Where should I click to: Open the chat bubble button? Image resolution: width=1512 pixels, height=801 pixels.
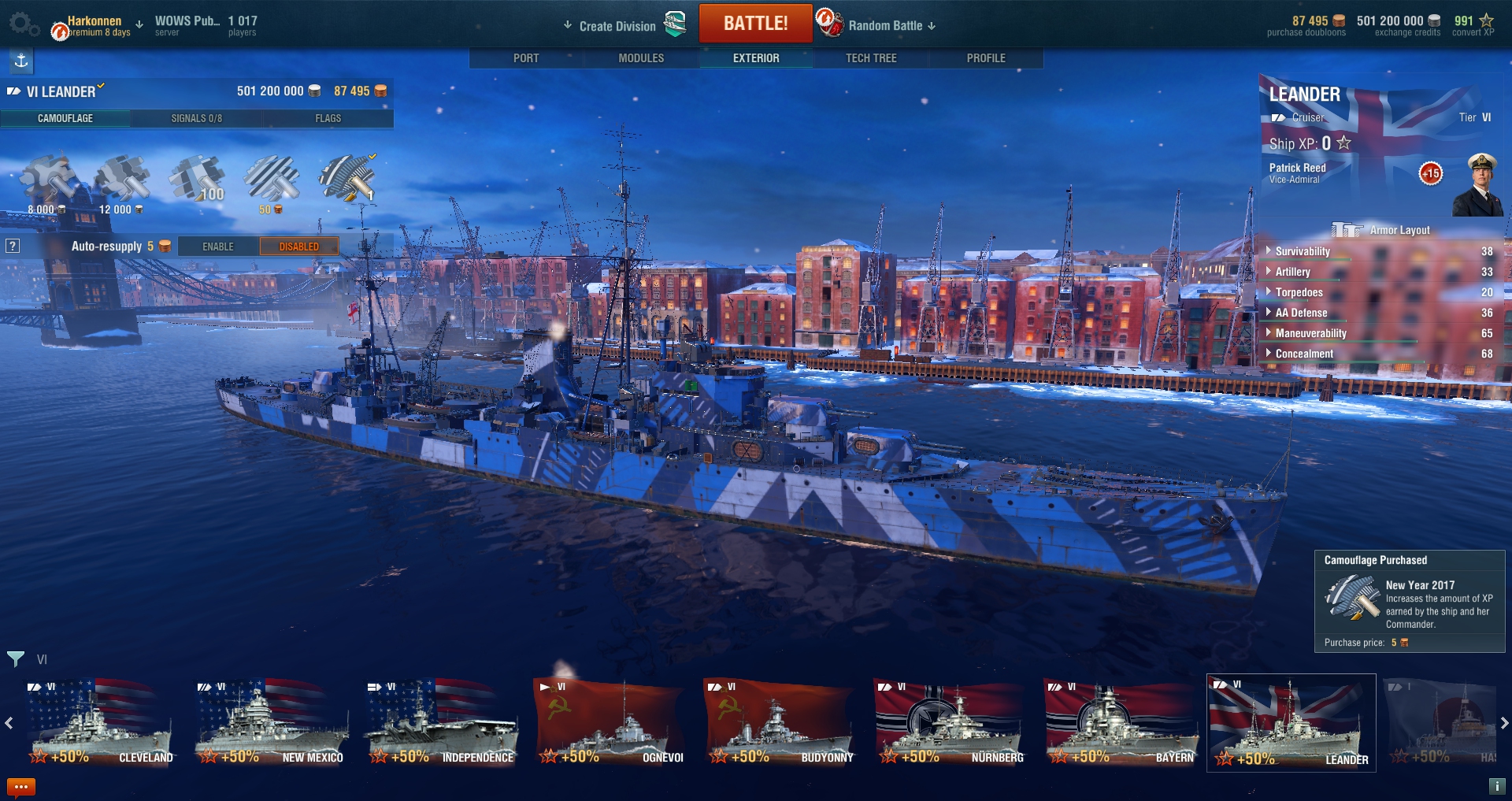pos(20,786)
